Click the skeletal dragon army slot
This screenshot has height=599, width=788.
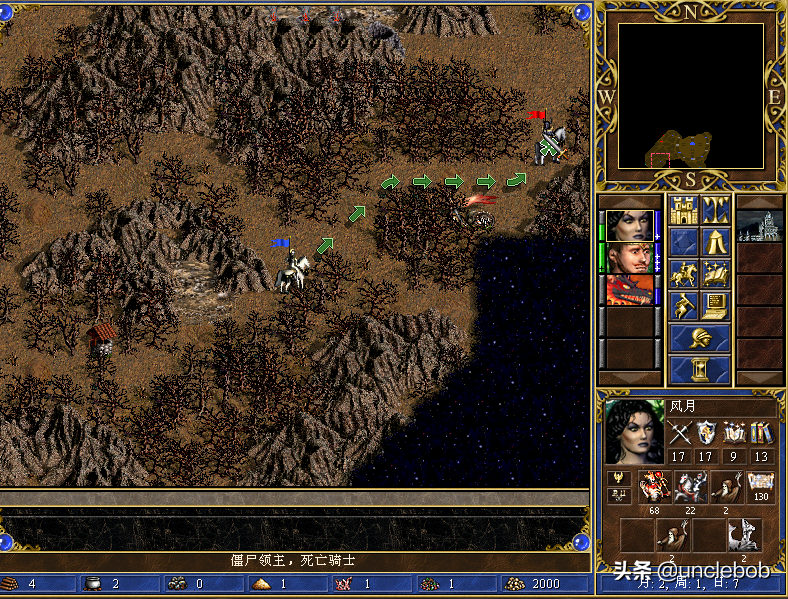[743, 535]
